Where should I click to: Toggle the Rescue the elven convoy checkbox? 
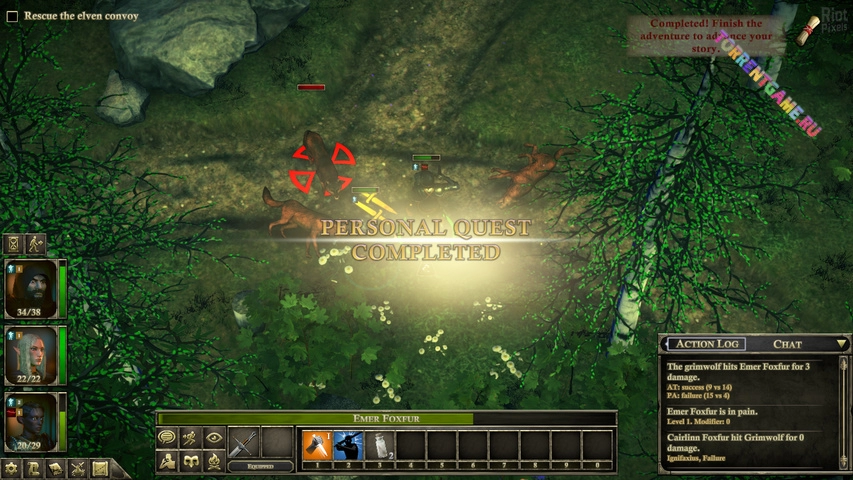[12, 16]
